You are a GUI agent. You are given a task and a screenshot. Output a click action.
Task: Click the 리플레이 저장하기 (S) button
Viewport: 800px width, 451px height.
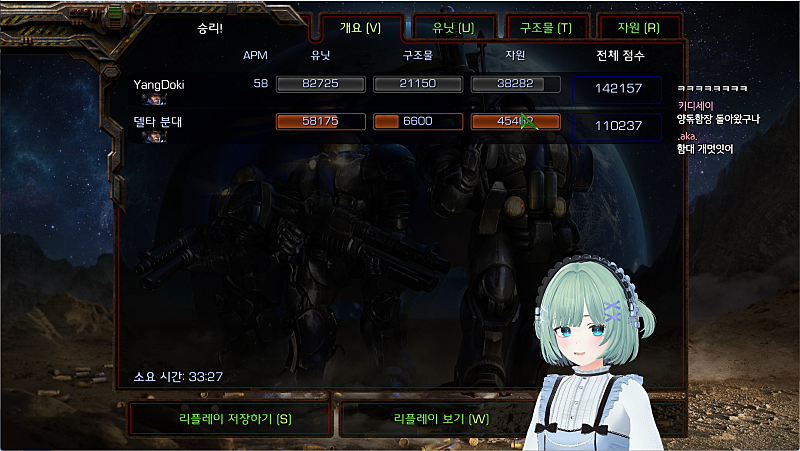pos(229,418)
